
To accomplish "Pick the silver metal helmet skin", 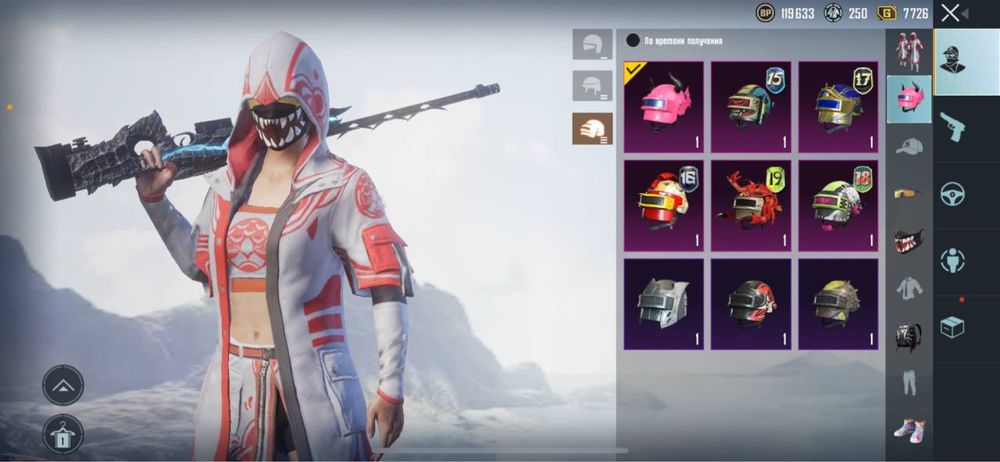I will tap(662, 304).
